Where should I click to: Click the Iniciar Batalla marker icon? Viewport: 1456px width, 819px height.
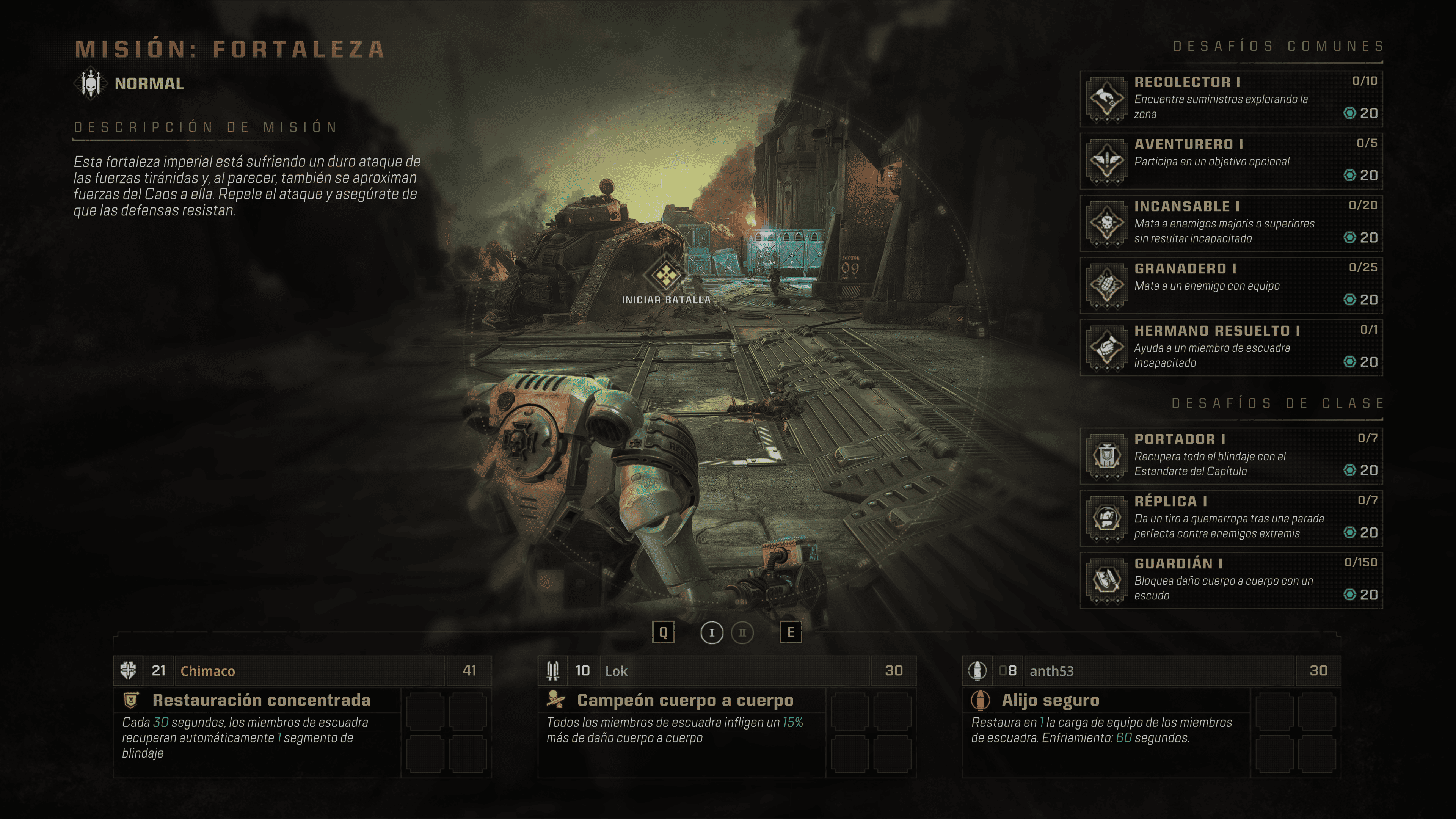point(666,276)
